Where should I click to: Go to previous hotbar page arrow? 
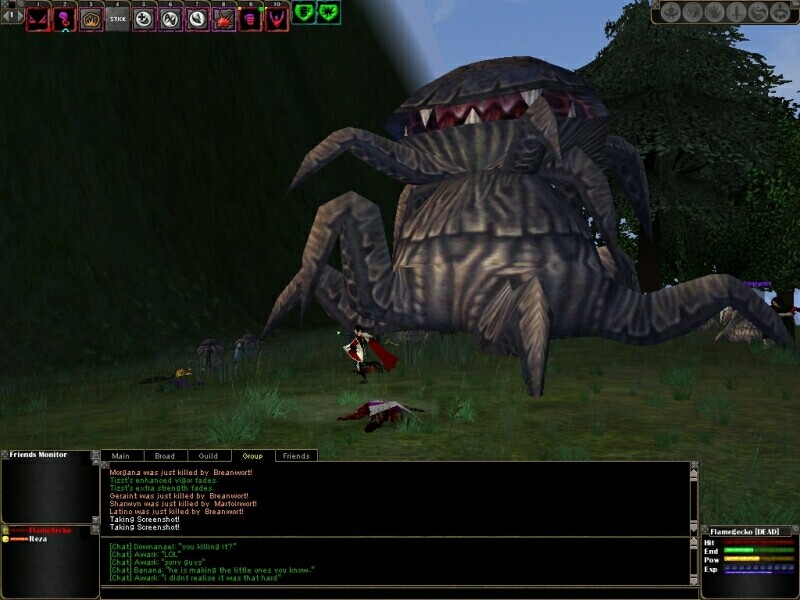tap(8, 14)
